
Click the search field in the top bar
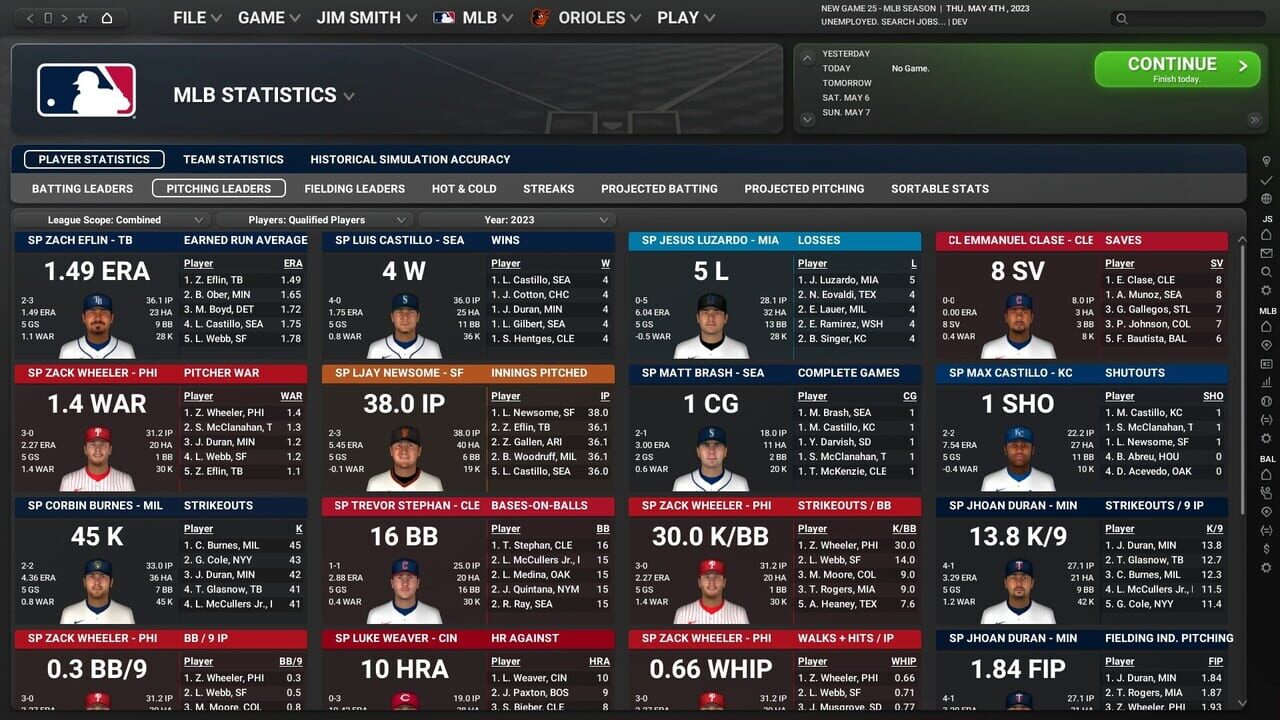coord(1190,18)
